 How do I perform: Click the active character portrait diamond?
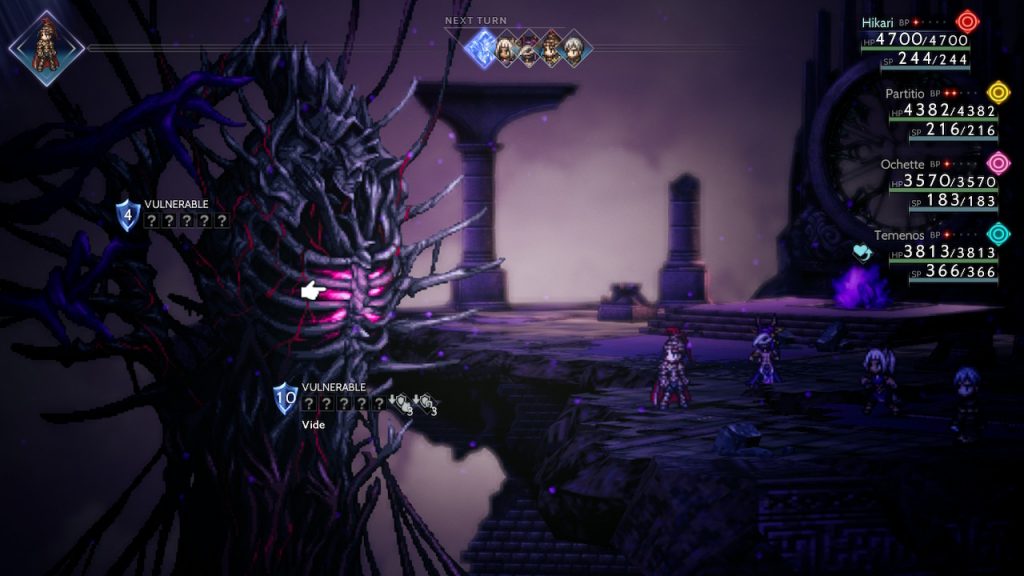[45, 46]
